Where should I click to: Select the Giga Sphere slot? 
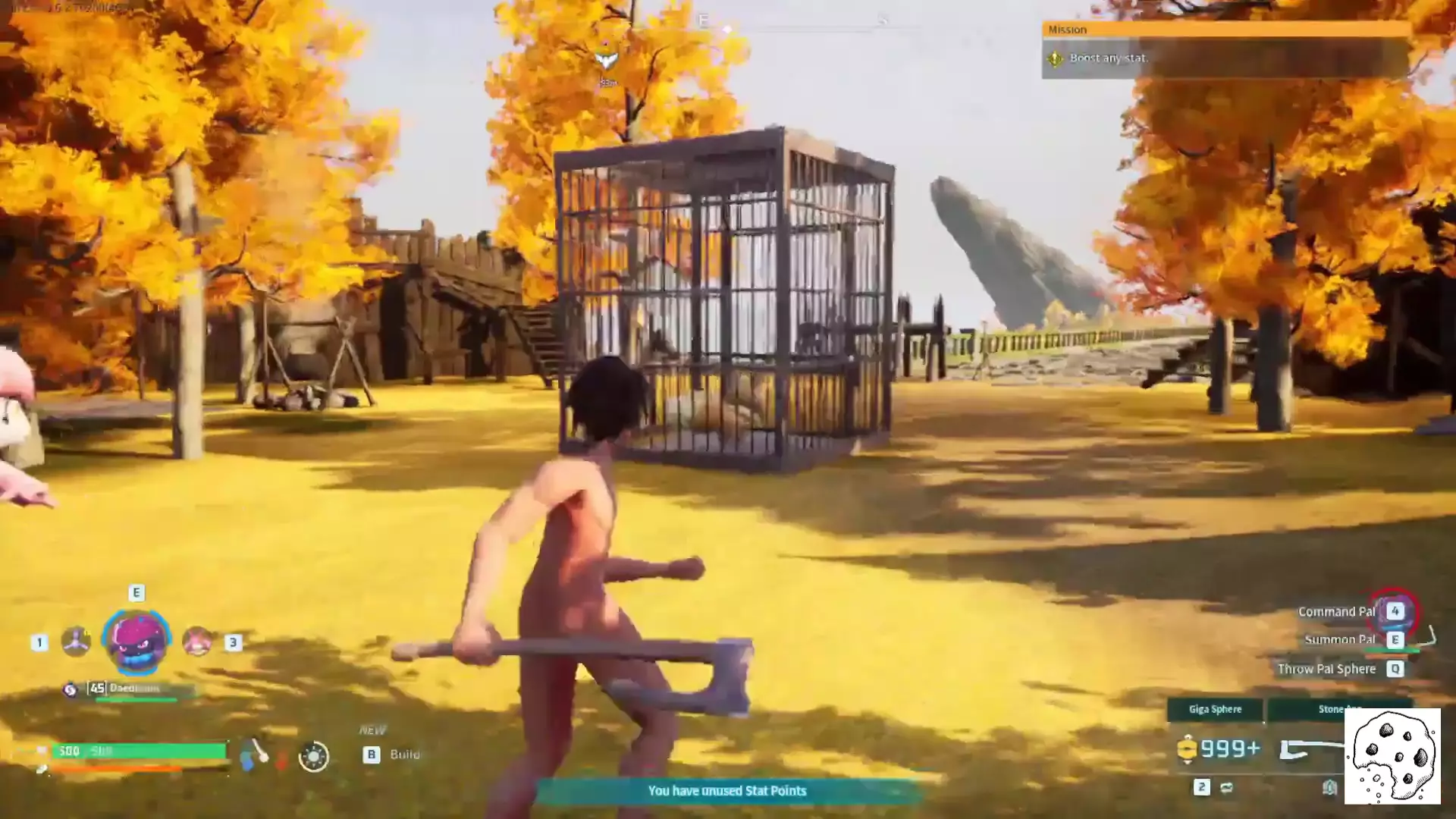click(x=1215, y=710)
